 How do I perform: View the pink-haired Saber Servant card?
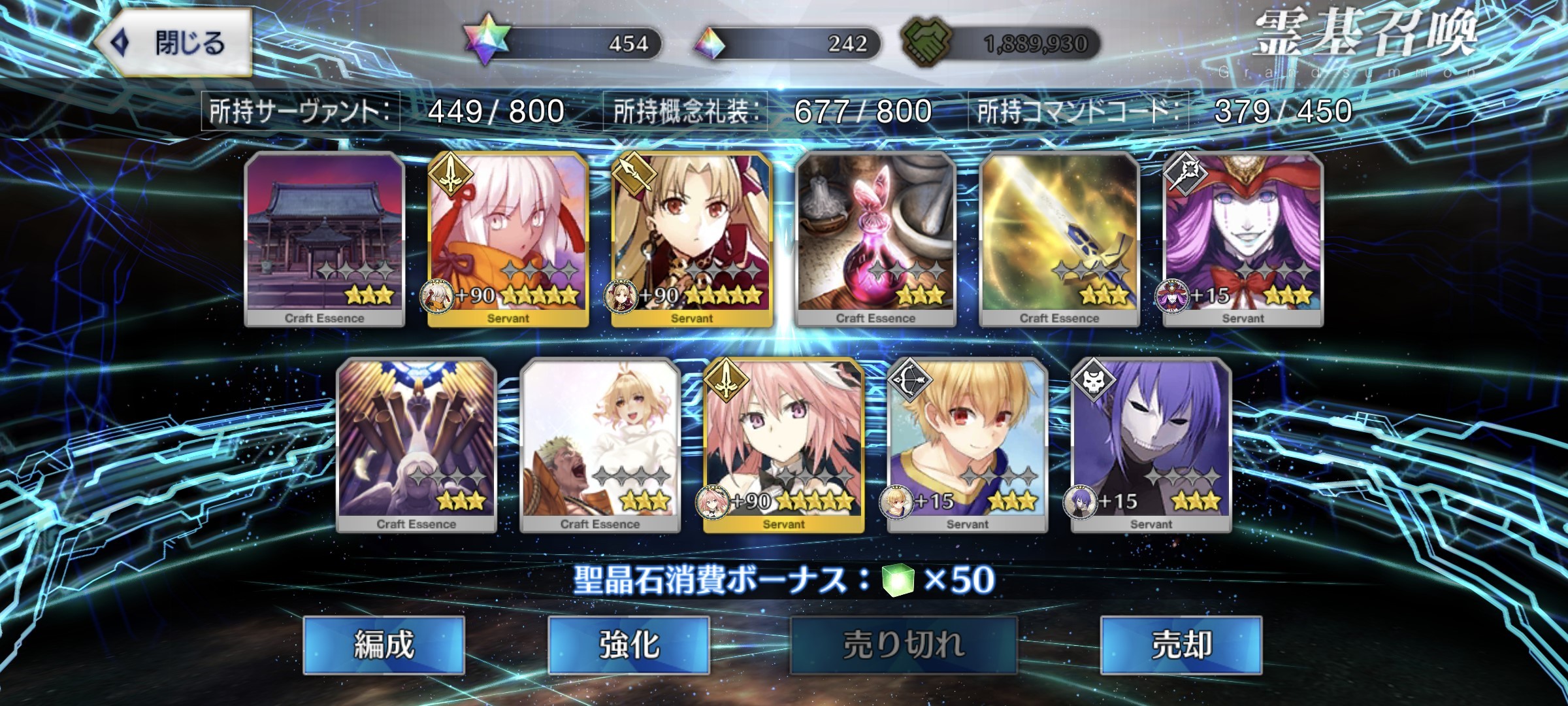coord(784,445)
